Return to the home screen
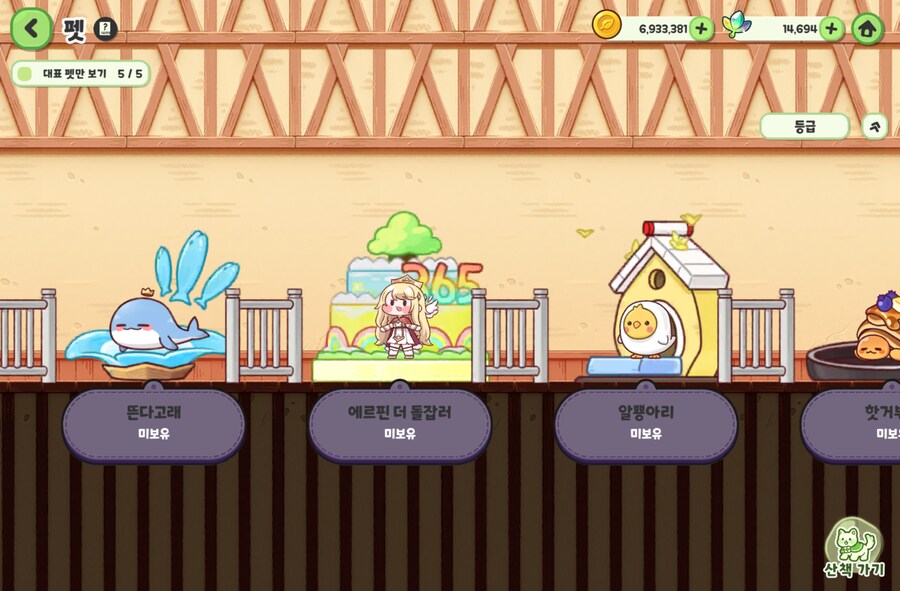 coord(867,29)
